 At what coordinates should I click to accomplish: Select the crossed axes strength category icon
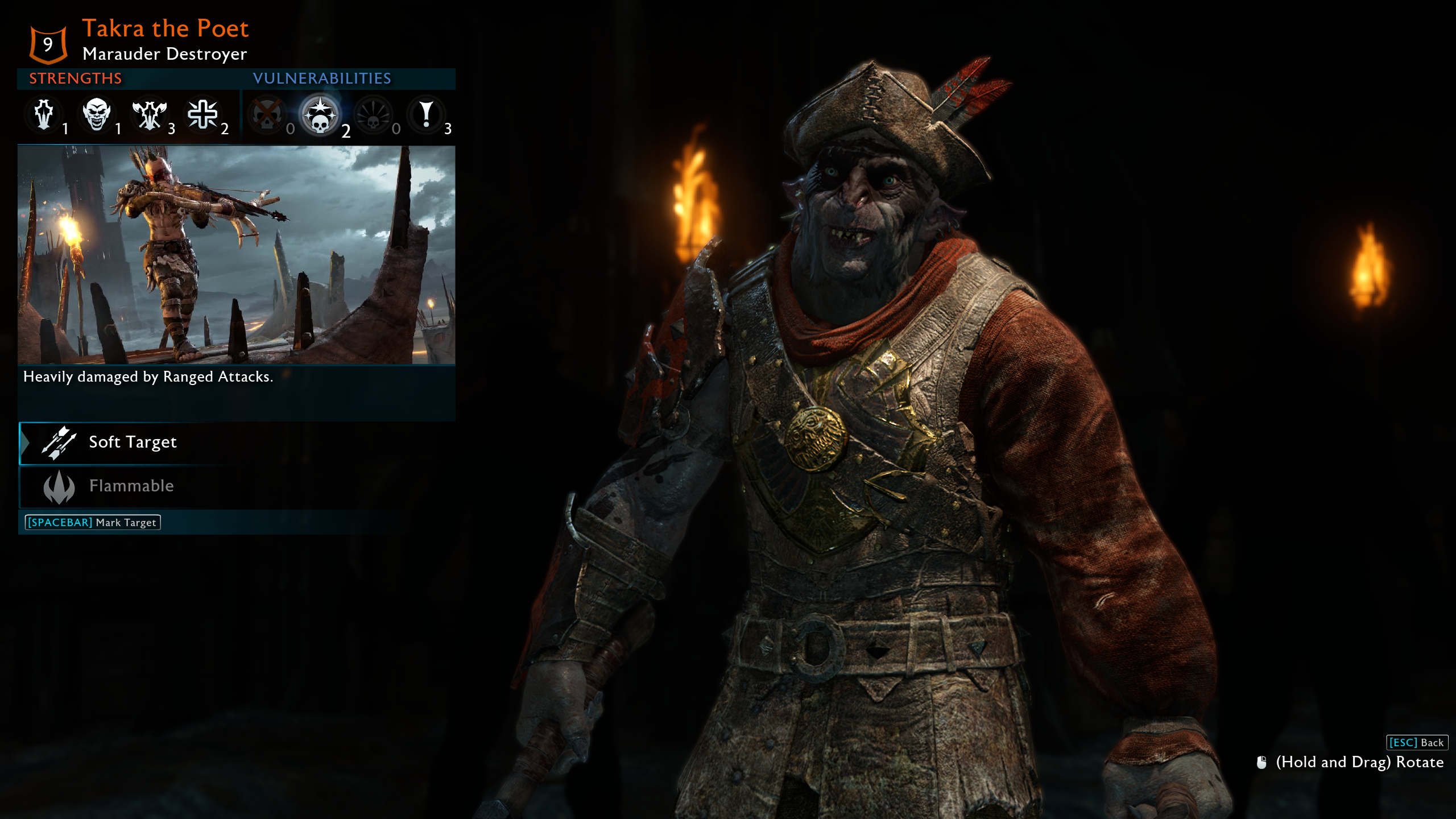coord(149,115)
